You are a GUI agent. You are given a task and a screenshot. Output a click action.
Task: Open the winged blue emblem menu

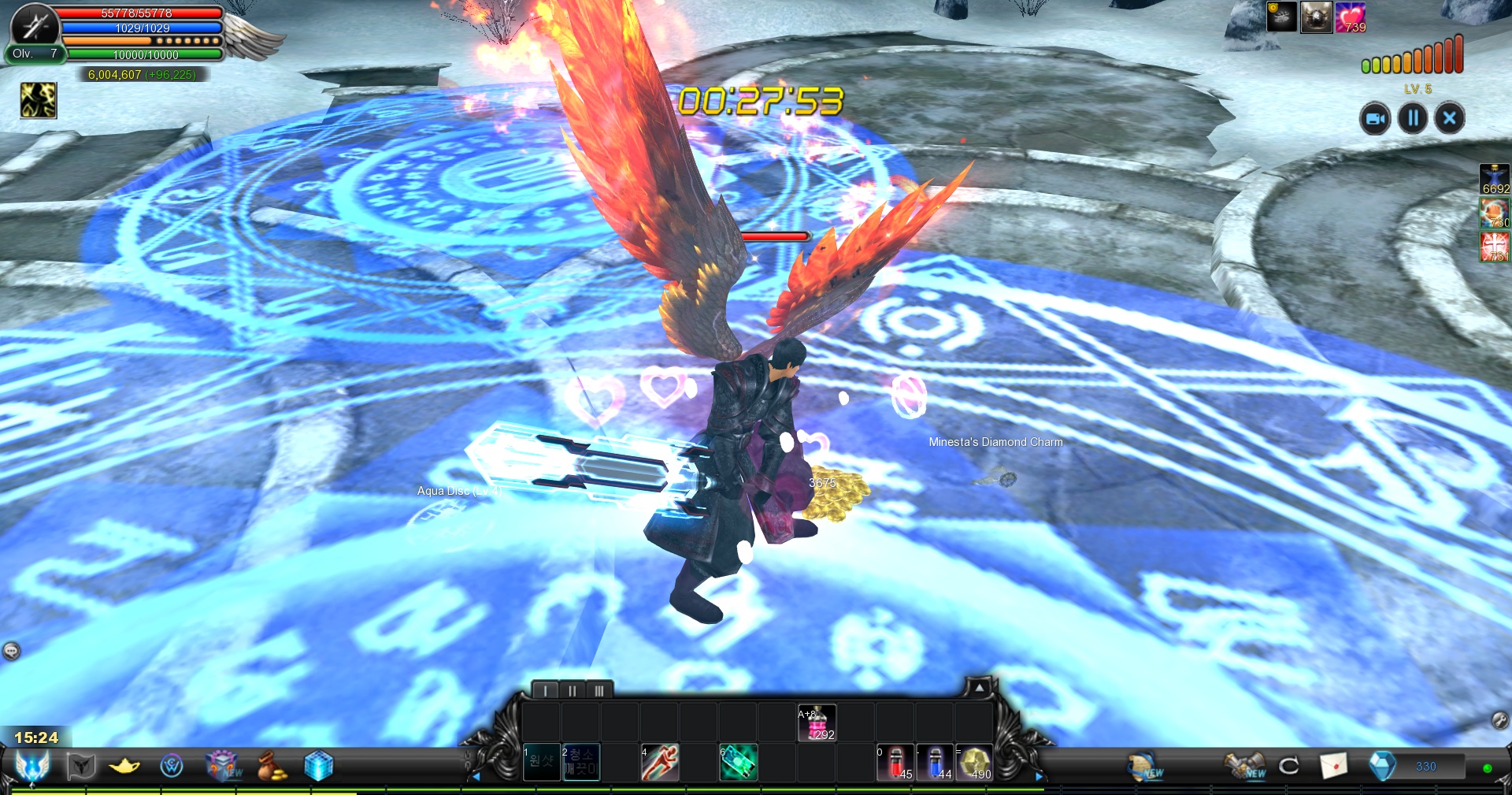point(32,766)
